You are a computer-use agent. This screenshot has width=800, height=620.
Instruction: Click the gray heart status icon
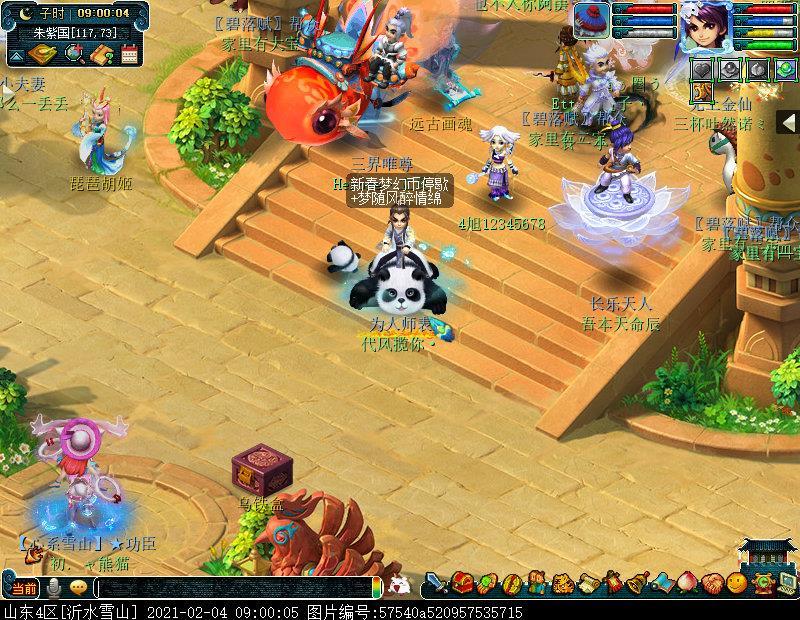tap(705, 69)
